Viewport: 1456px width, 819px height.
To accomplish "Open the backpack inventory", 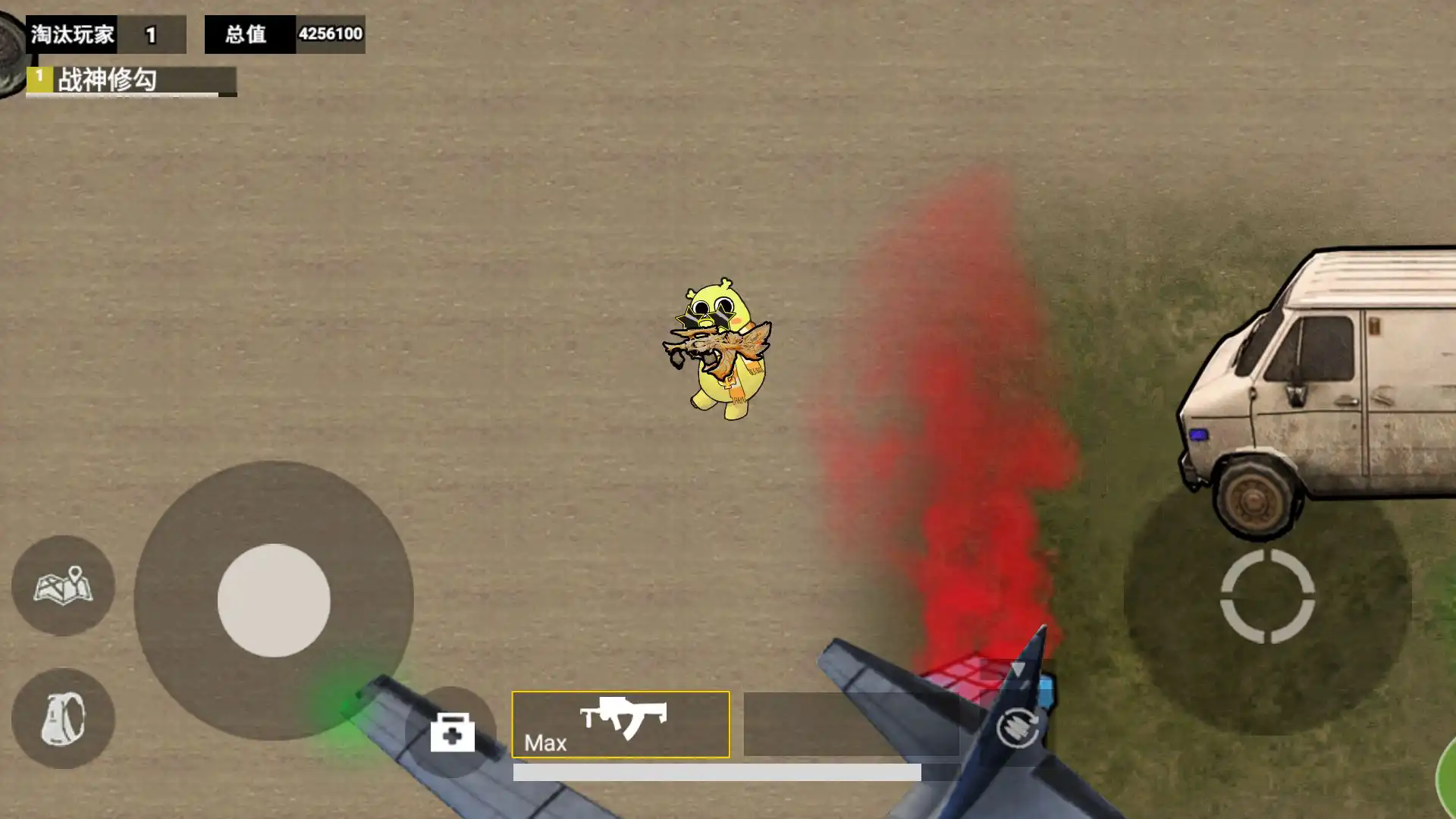I will (63, 718).
